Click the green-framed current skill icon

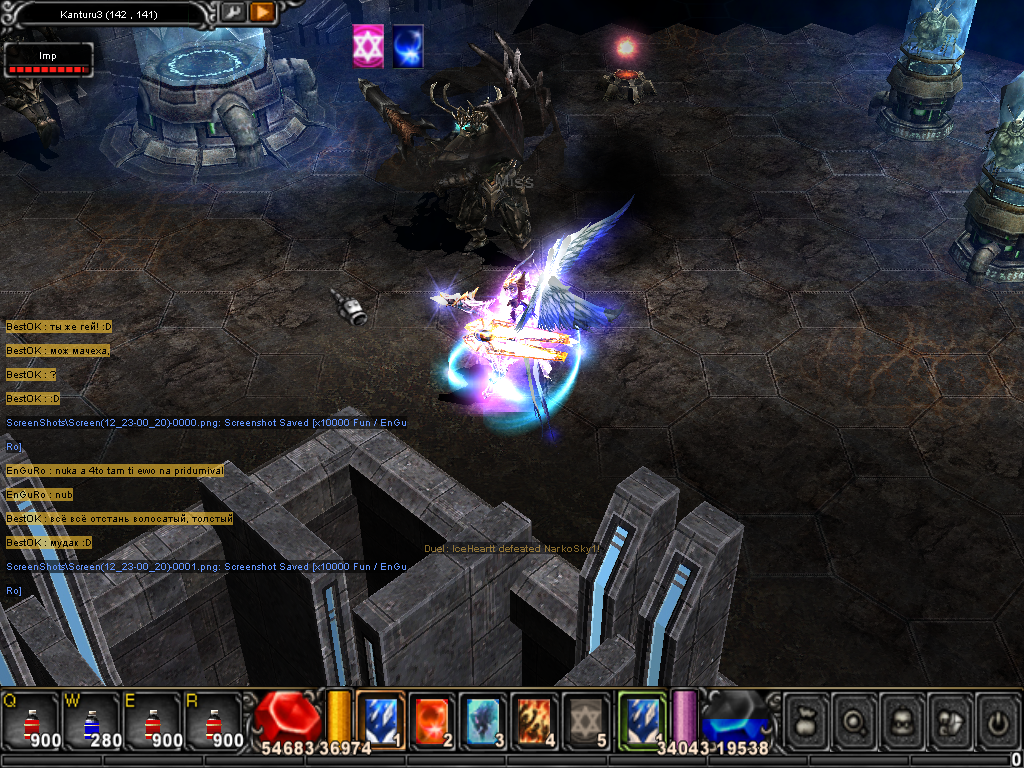(x=642, y=720)
